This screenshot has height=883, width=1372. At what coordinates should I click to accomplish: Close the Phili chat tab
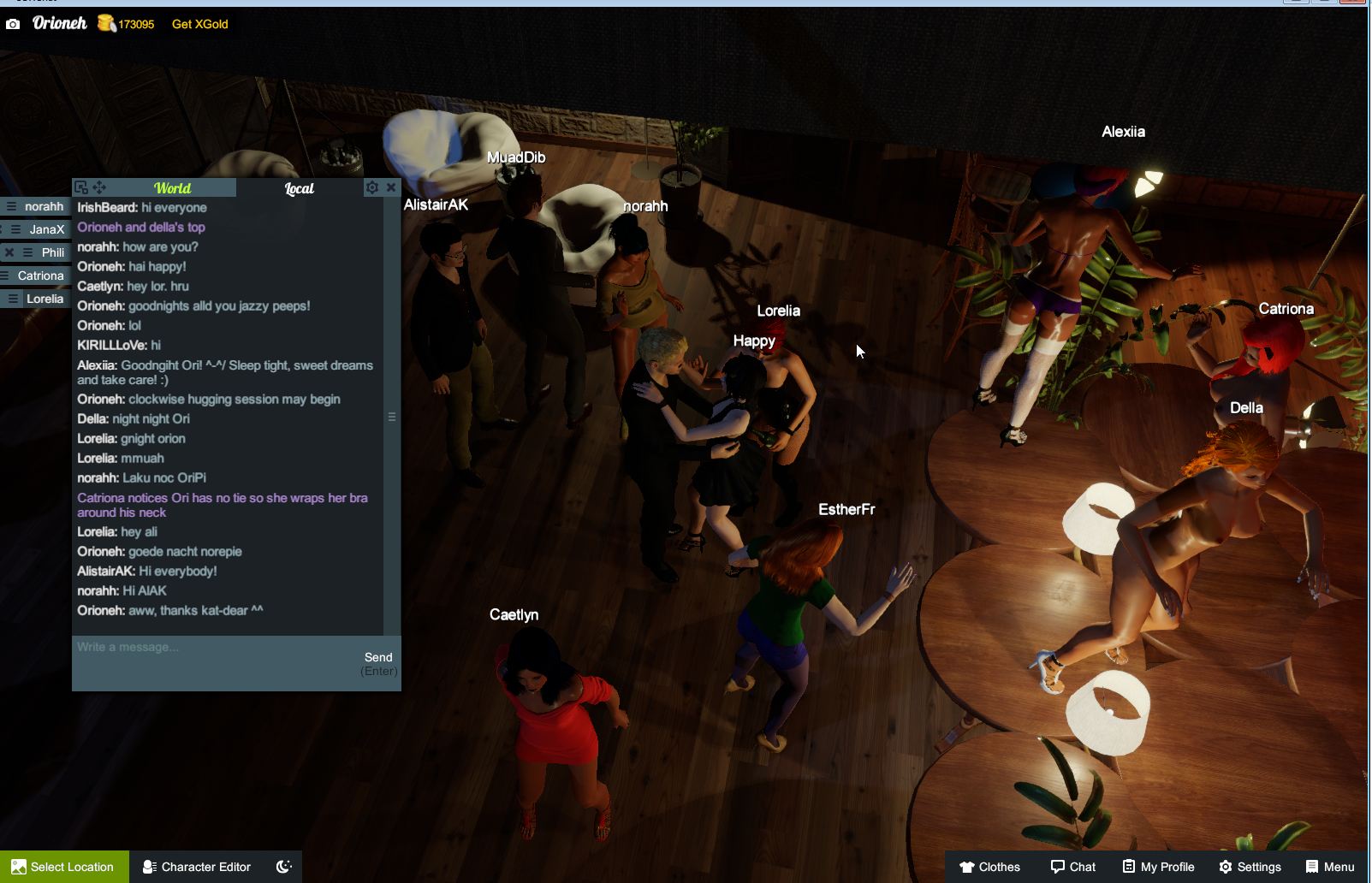point(9,252)
